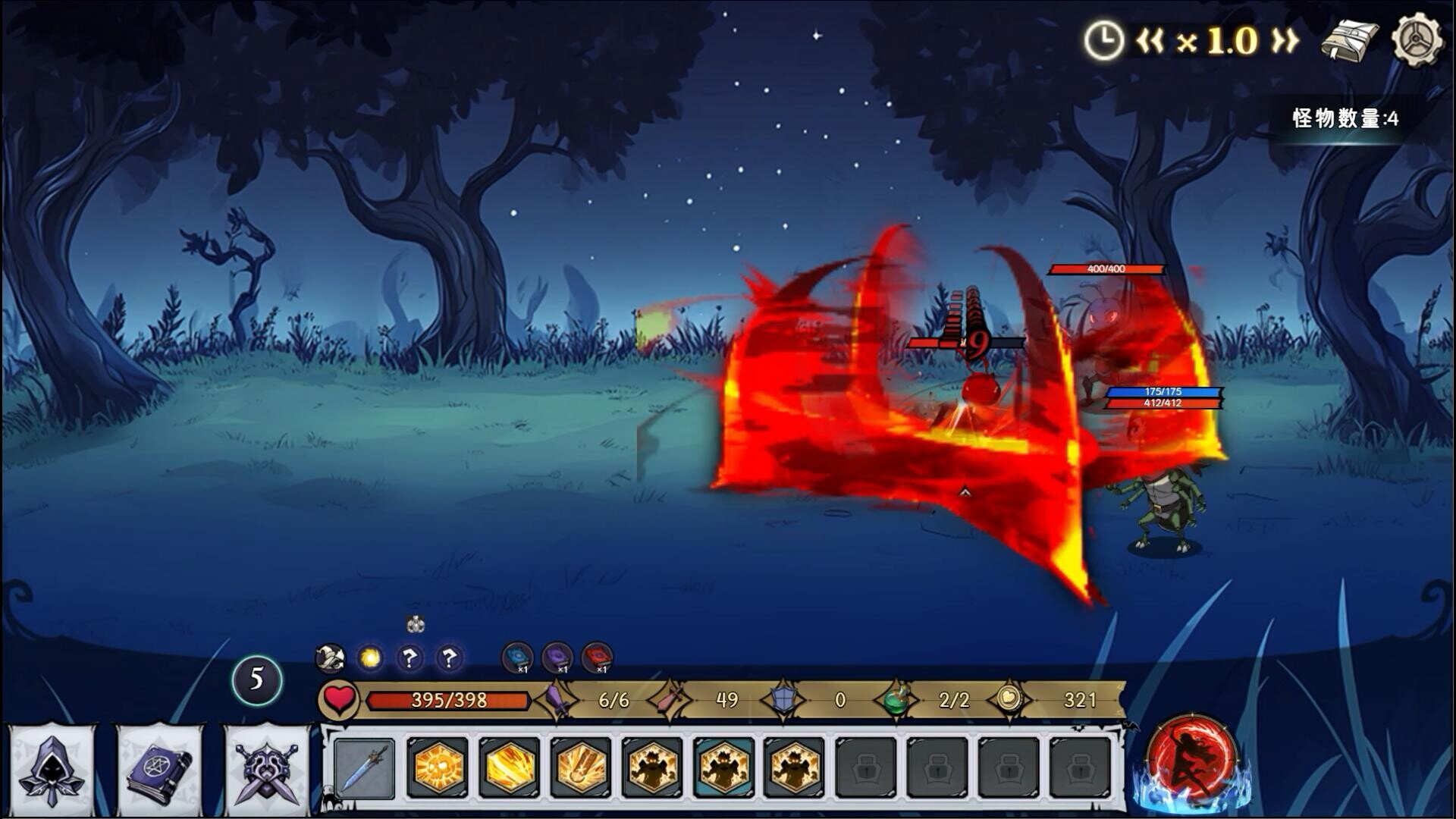
Task: Select the steel sword weapon slot
Action: [x=365, y=769]
